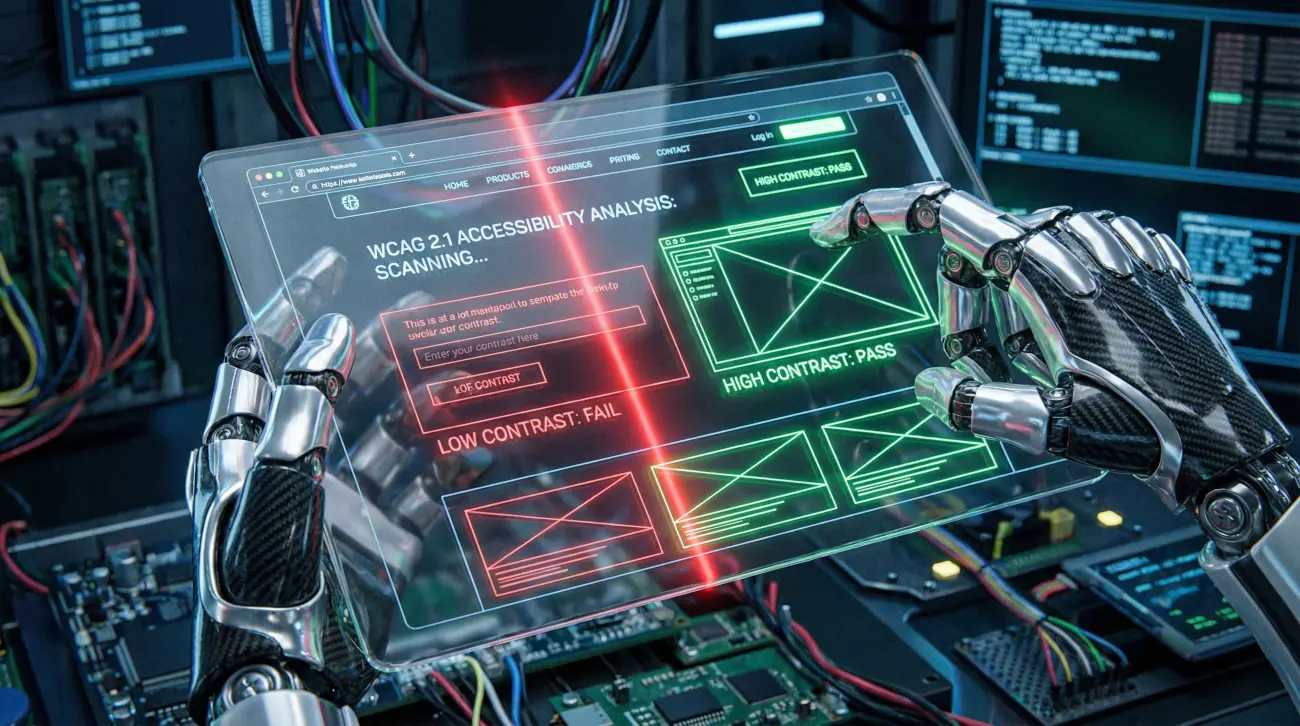This screenshot has width=1300, height=726.
Task: Click the globe logo in the site header
Action: [x=350, y=202]
